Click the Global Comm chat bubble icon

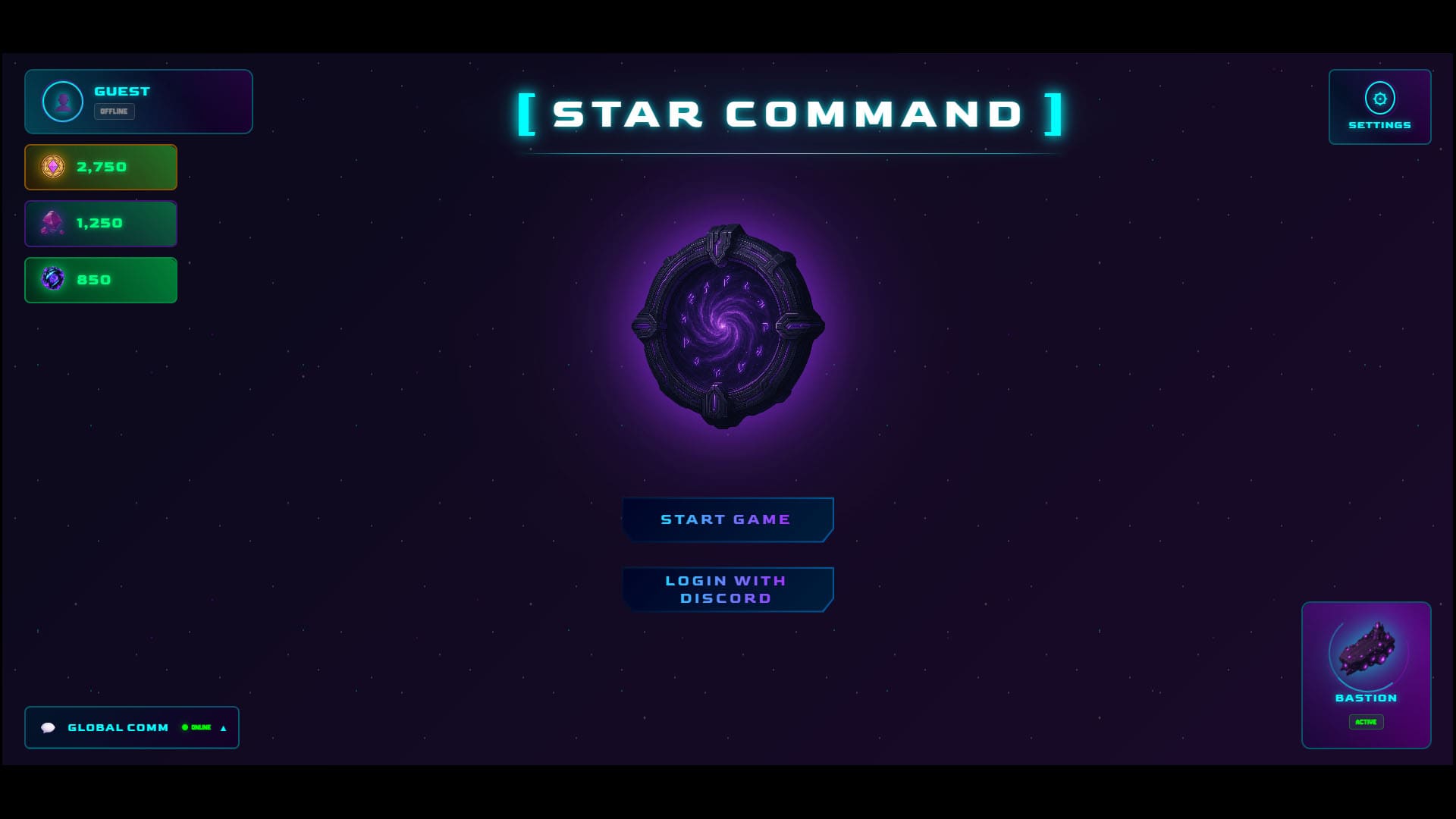tap(49, 727)
